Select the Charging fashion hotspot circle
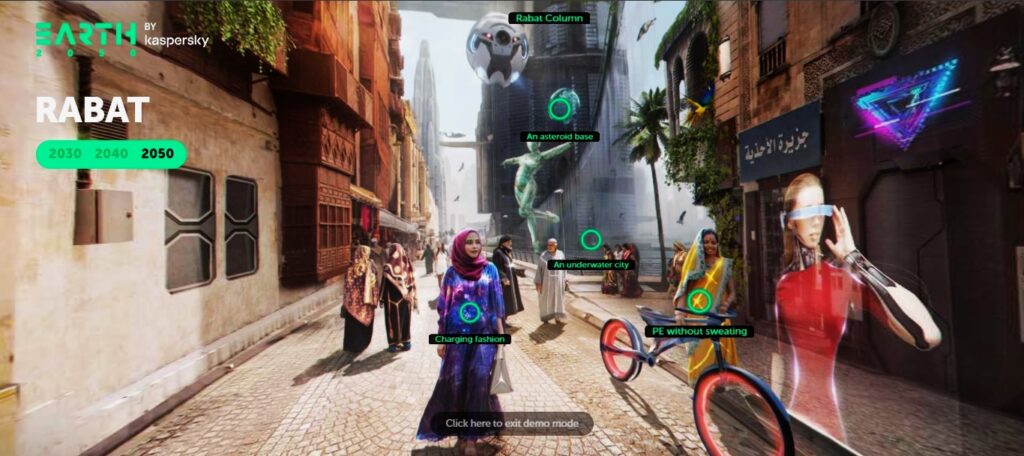 click(x=470, y=312)
